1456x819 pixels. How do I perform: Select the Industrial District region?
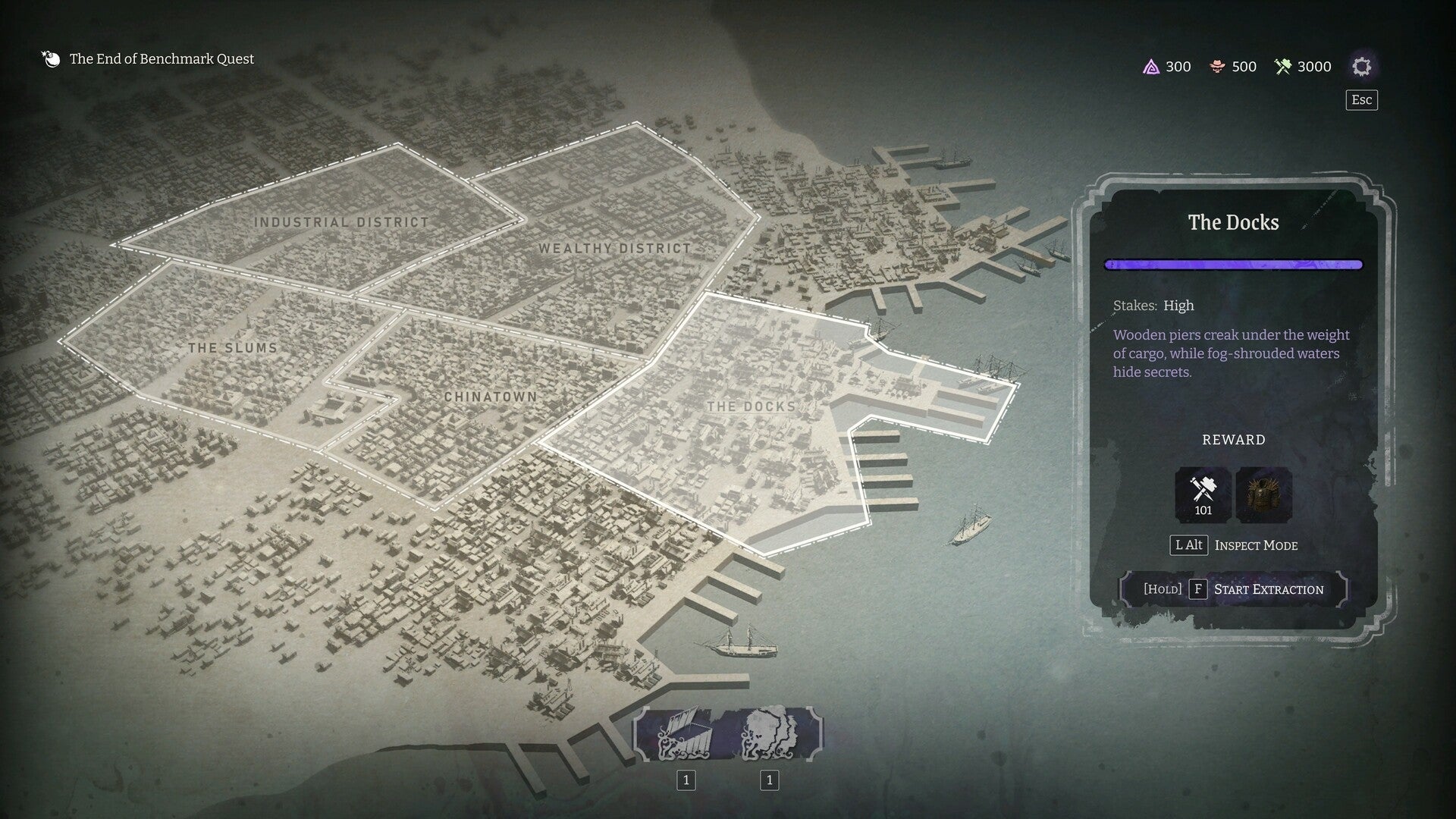click(341, 221)
